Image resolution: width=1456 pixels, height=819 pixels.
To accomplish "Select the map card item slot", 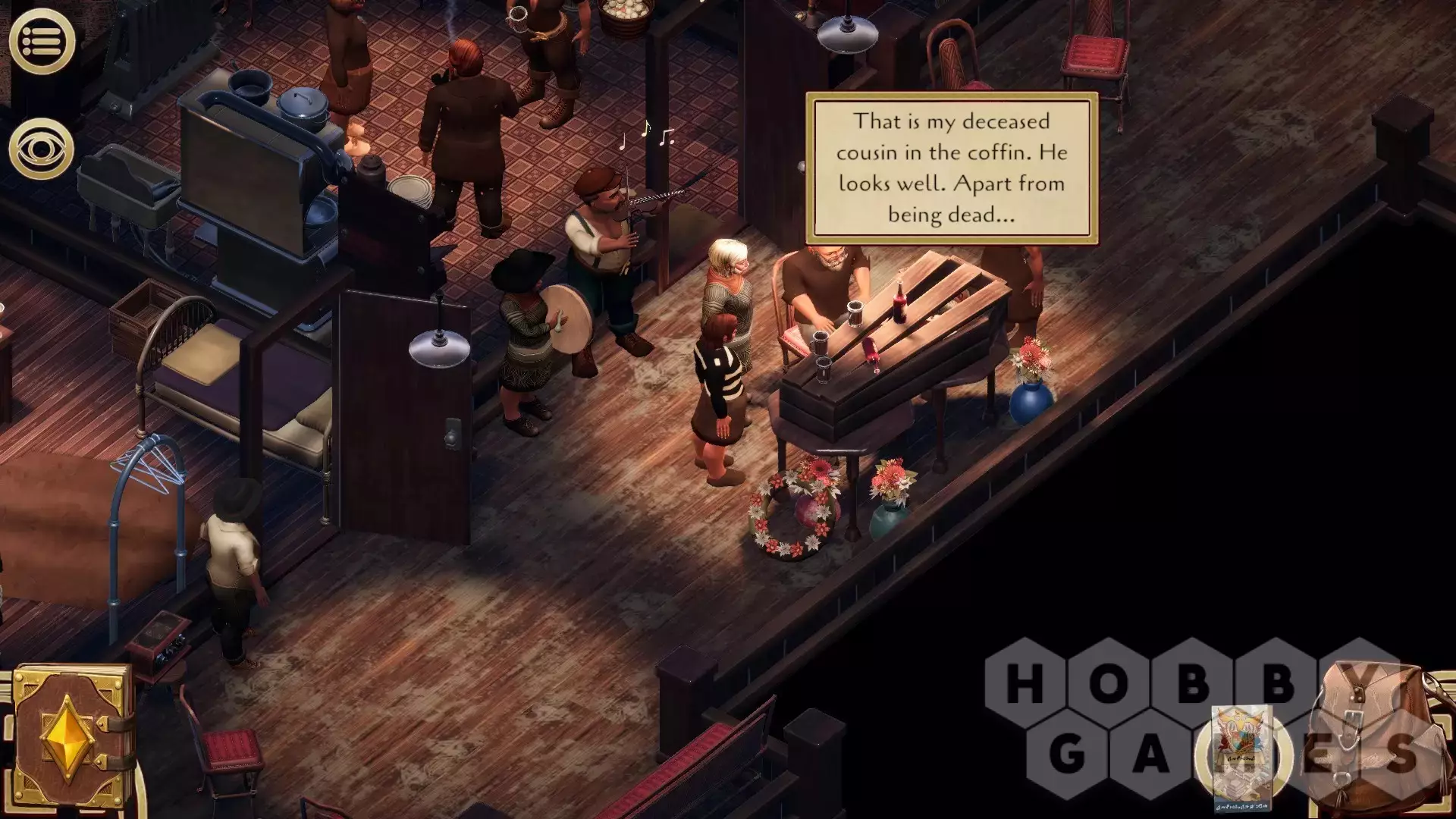I will 1241,757.
